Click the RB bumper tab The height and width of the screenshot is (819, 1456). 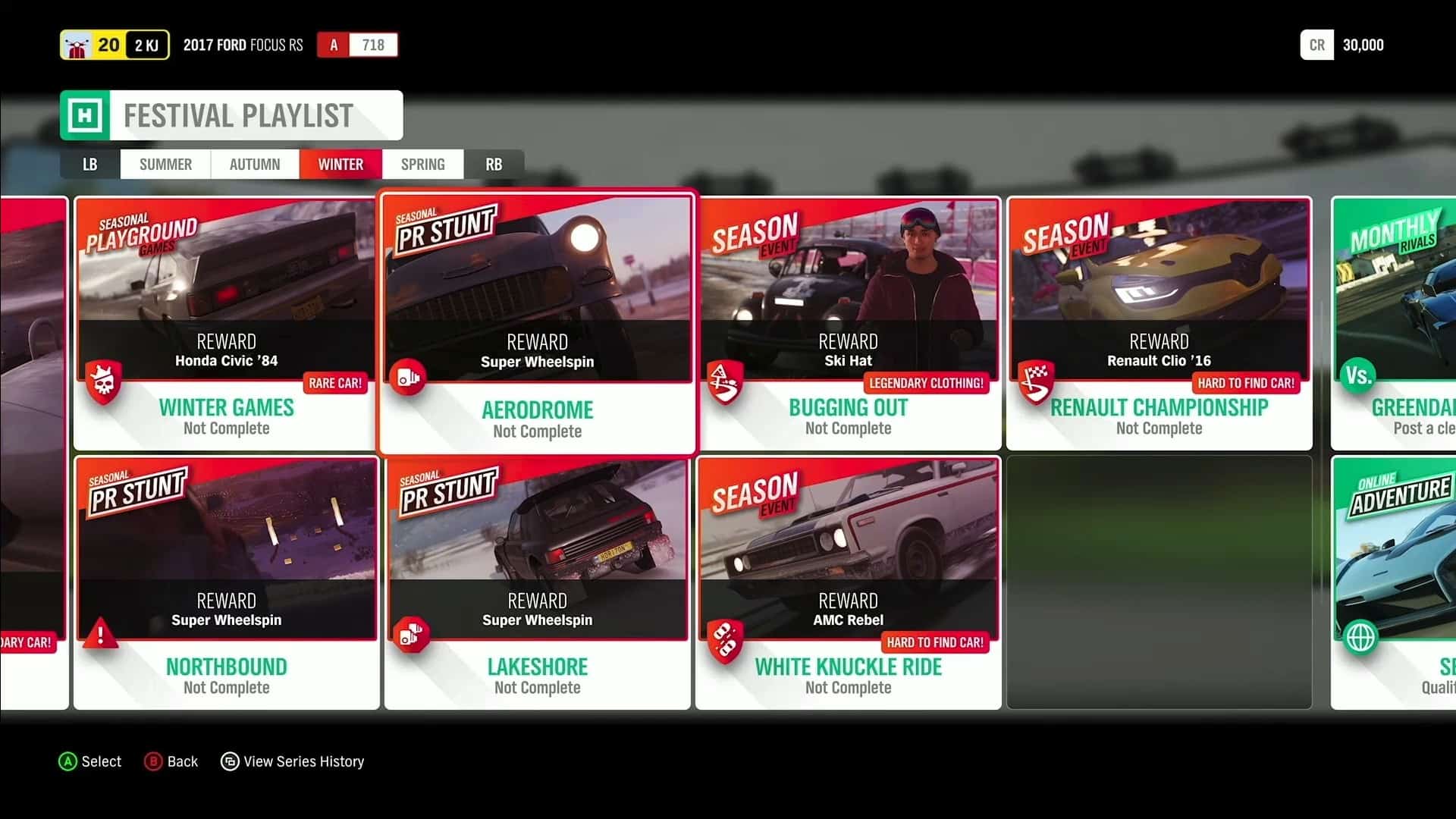[x=494, y=164]
